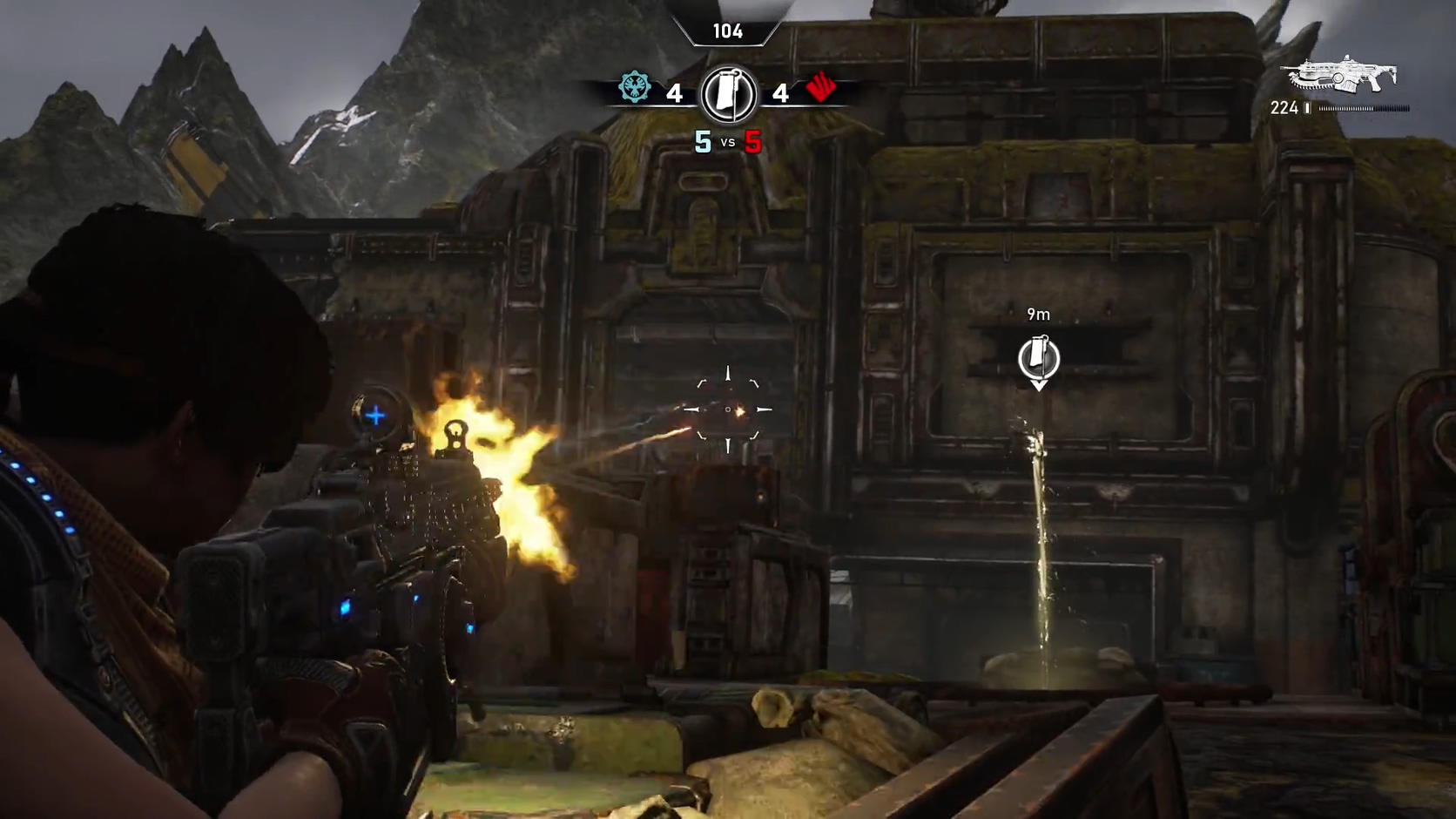Toggle the Swarm team score display

pos(780,93)
